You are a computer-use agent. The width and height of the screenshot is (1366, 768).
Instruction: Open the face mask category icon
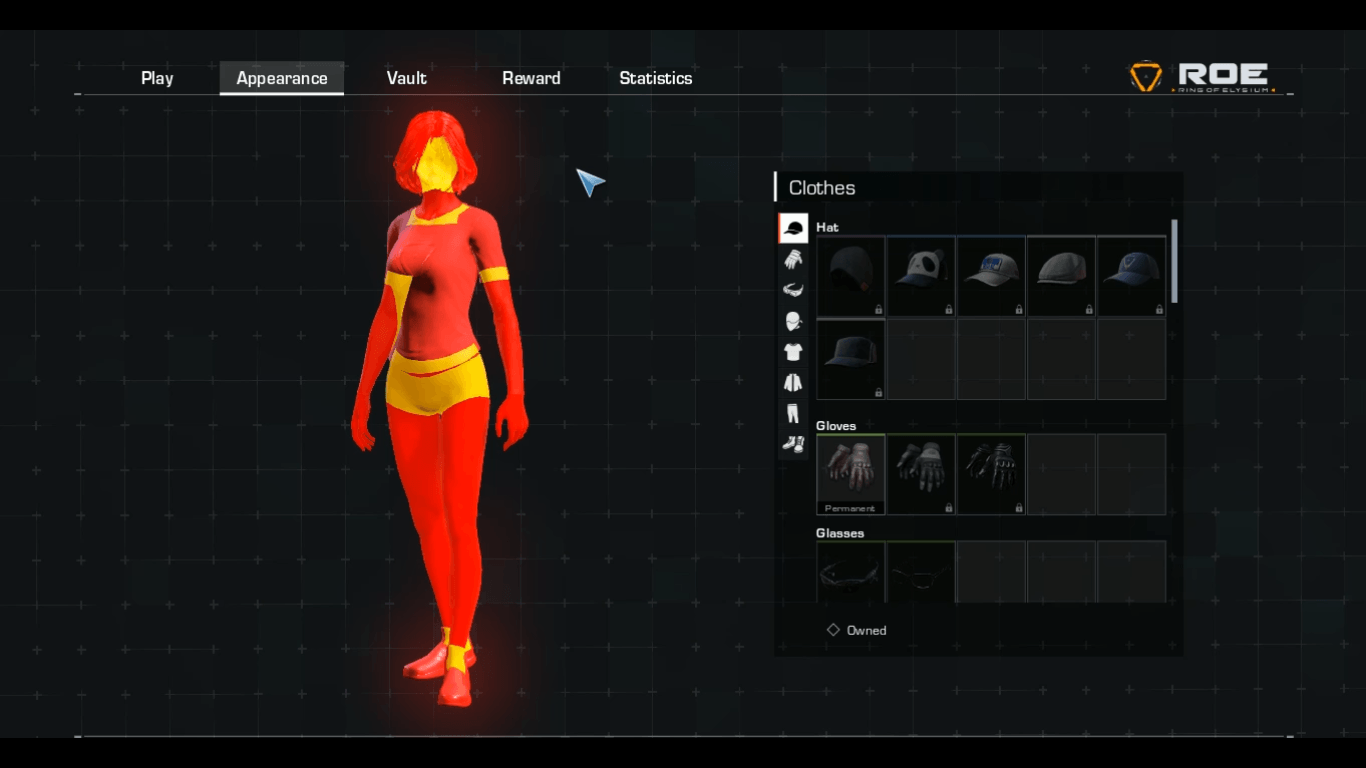point(793,321)
